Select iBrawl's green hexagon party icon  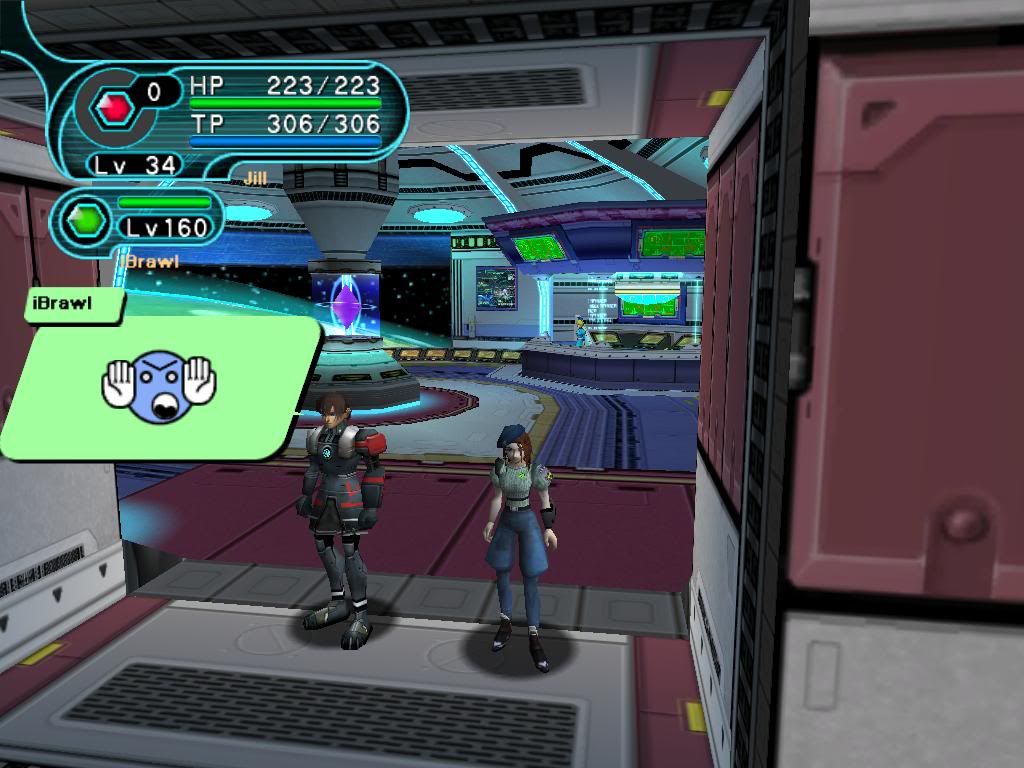tap(85, 220)
